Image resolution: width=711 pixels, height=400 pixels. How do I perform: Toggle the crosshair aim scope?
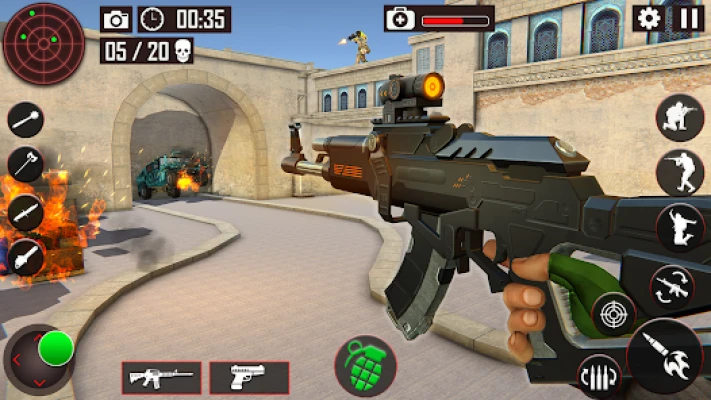pos(614,315)
